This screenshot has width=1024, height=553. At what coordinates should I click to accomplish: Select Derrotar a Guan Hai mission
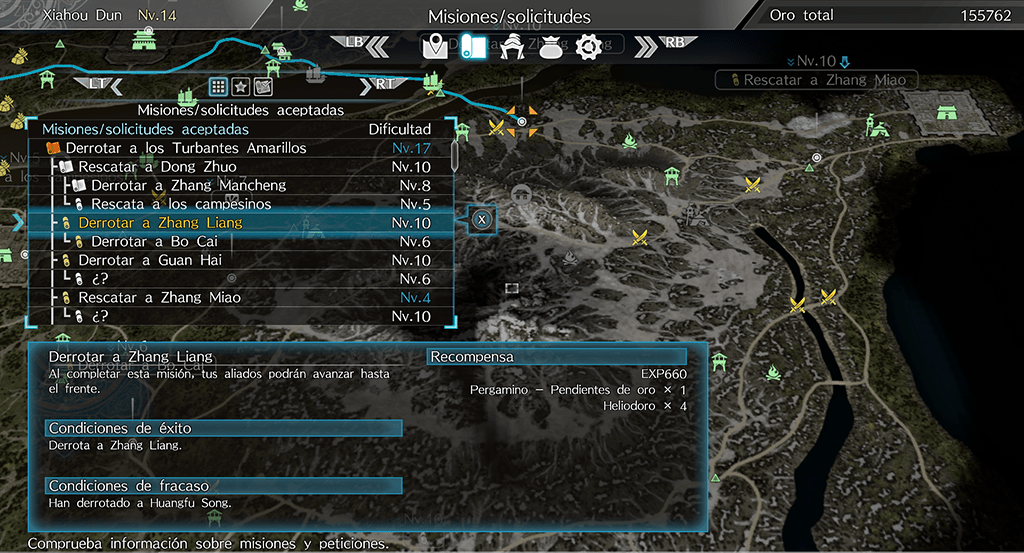[151, 260]
